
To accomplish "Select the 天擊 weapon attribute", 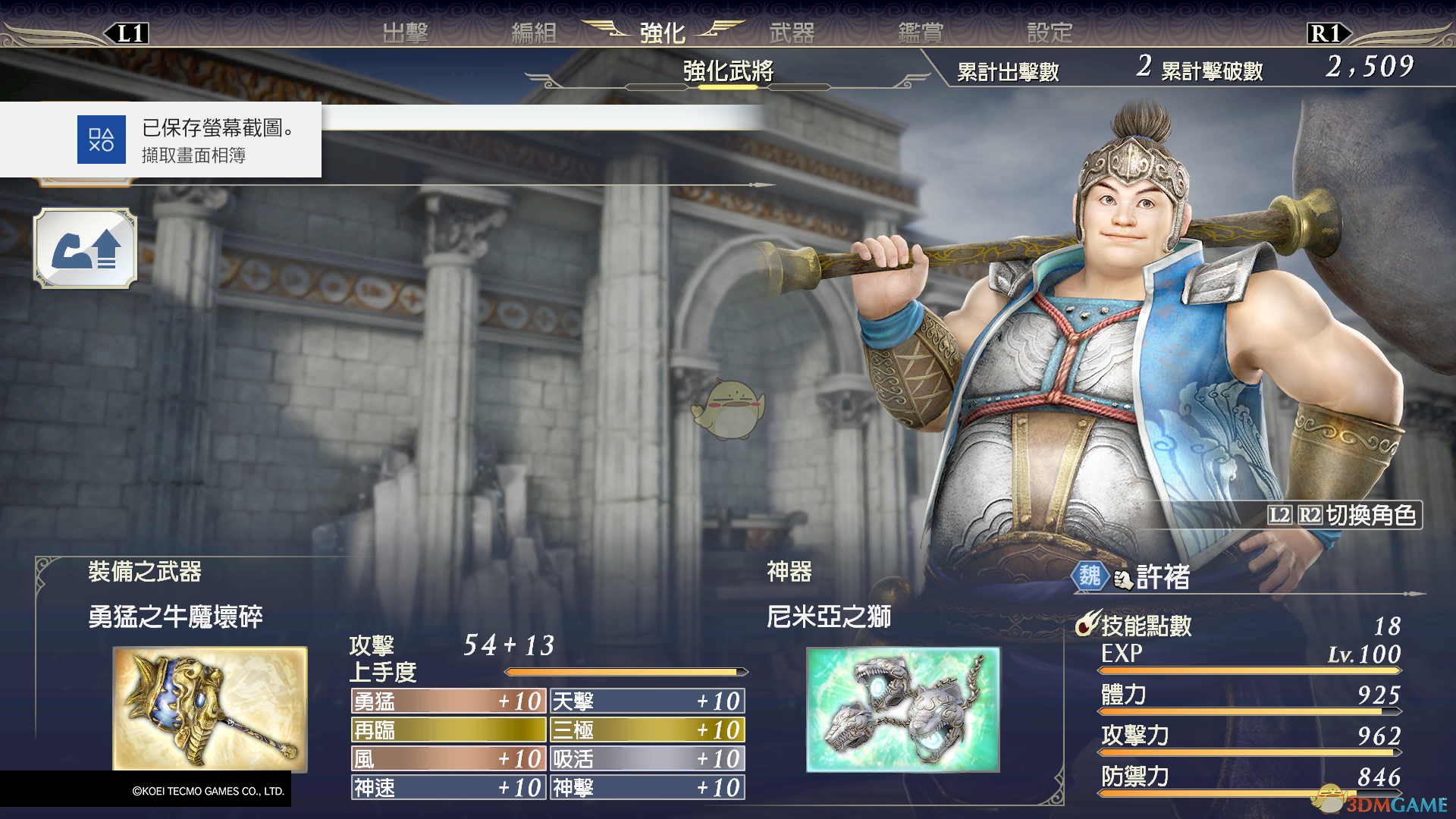I will pos(648,701).
